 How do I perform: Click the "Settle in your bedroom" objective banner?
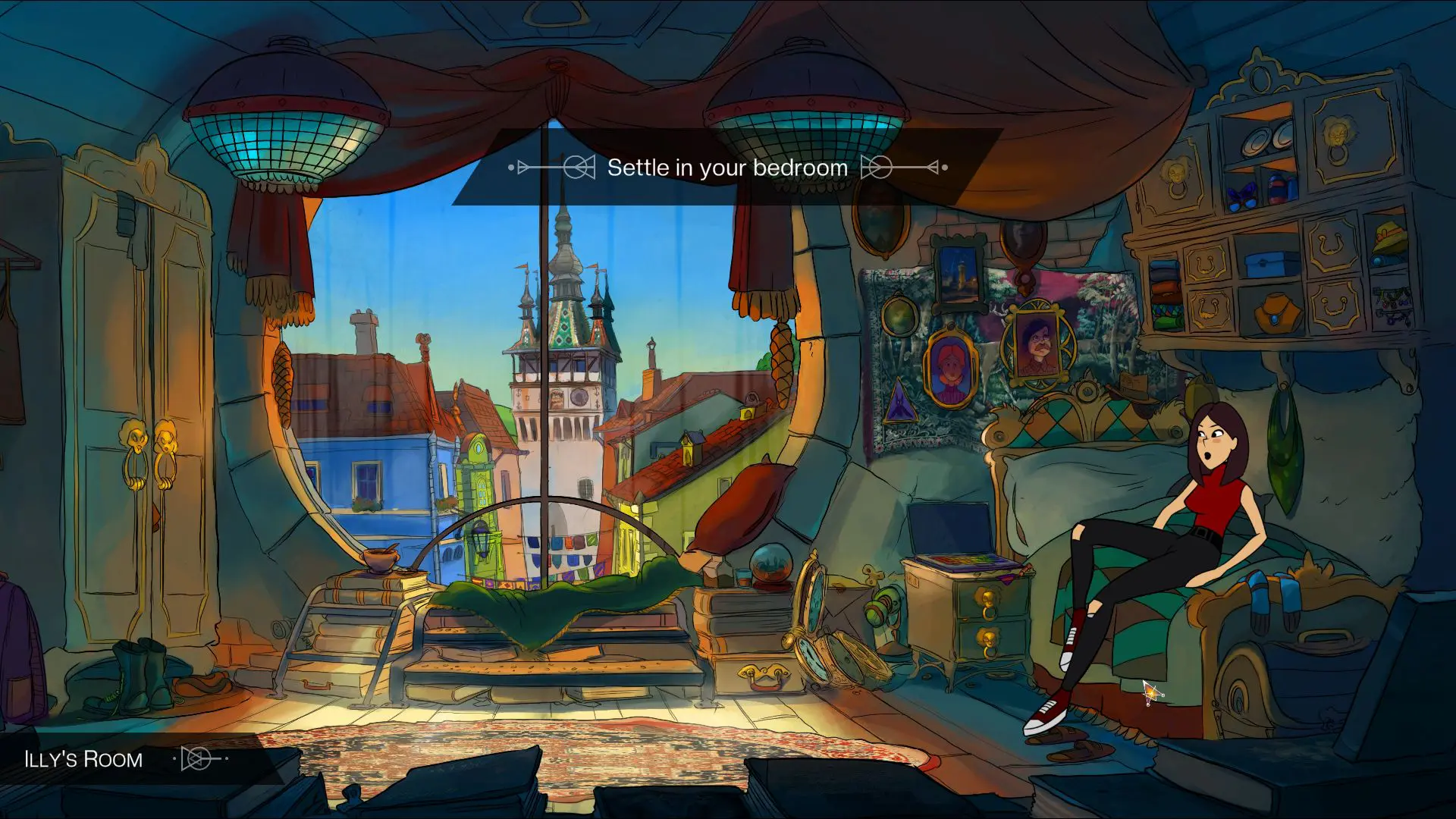tap(727, 168)
